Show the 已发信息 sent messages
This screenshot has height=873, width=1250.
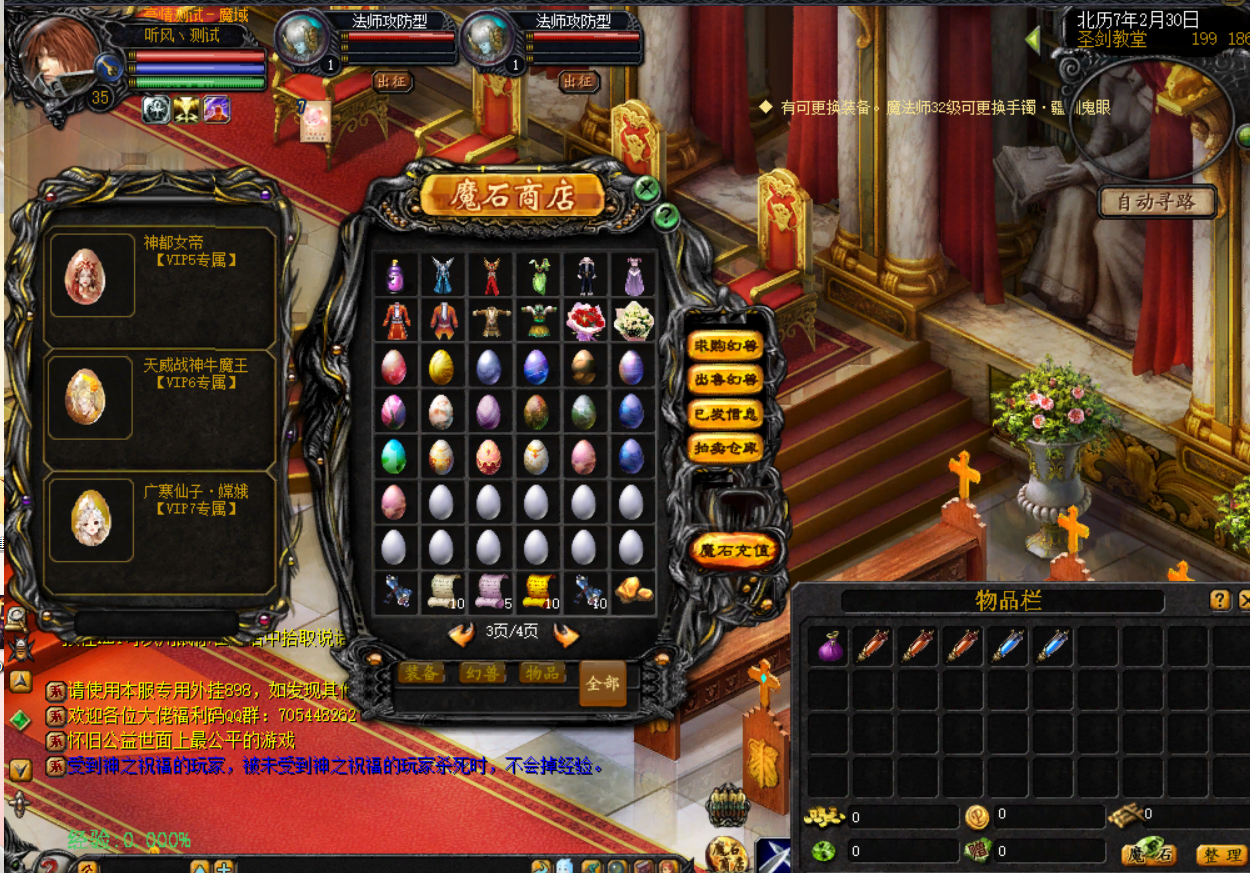pos(725,414)
